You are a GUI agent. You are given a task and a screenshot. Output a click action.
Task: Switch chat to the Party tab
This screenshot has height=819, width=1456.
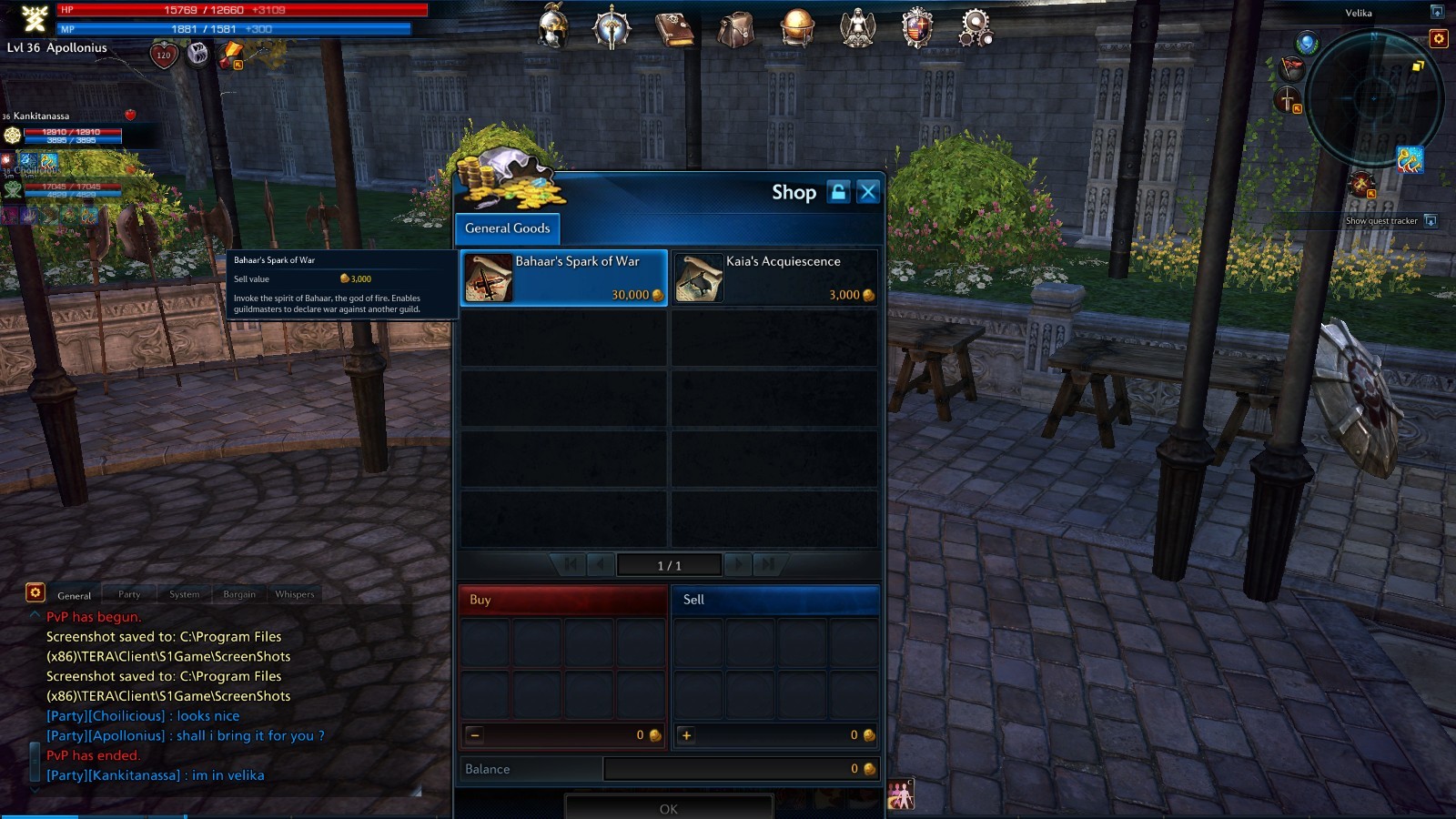point(129,594)
